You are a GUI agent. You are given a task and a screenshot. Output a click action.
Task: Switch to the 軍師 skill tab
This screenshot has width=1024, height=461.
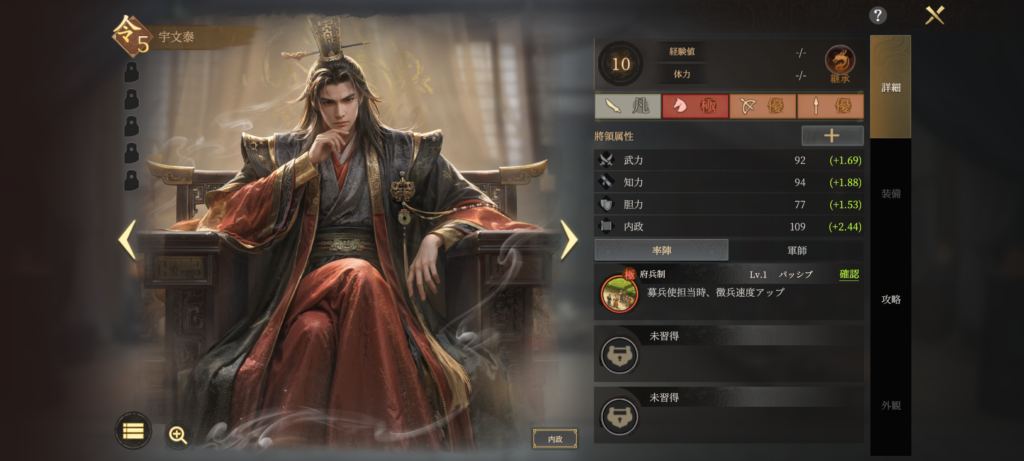[796, 250]
